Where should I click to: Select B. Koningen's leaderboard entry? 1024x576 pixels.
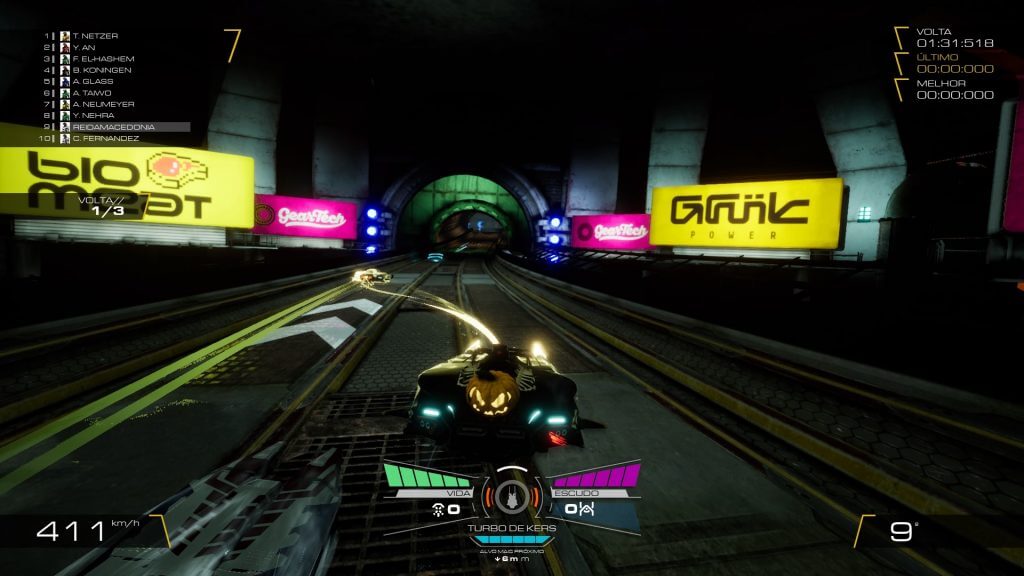click(x=99, y=70)
